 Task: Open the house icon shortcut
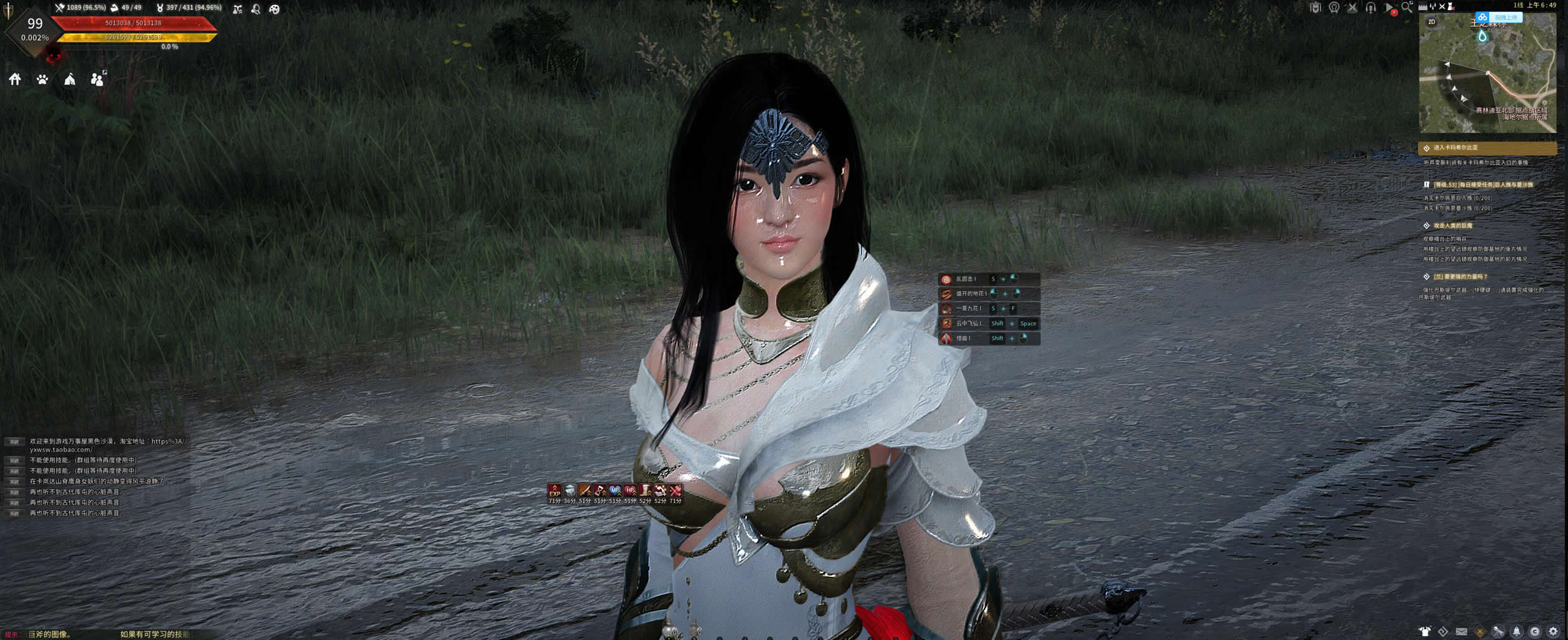tap(15, 79)
